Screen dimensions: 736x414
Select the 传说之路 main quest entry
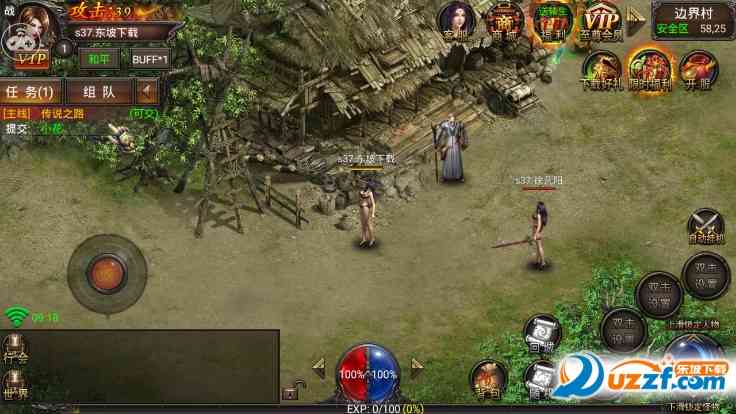(60, 114)
